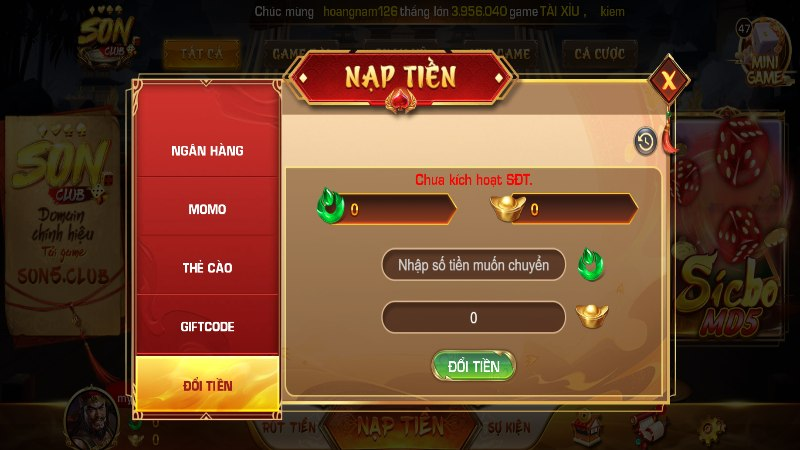Screen dimensions: 800x450
Task: Close the Nạp Tiền dialog
Action: (x=668, y=80)
